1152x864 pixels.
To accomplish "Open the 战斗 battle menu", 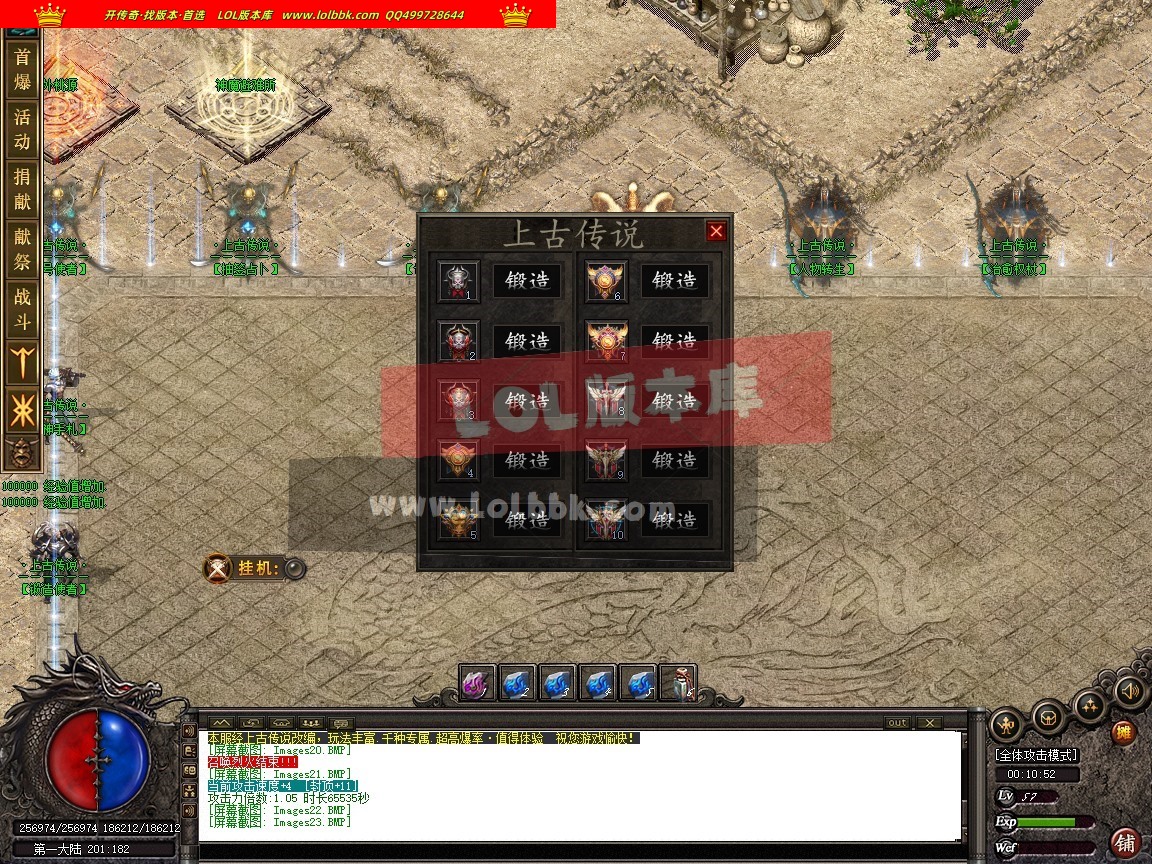I will [x=22, y=309].
